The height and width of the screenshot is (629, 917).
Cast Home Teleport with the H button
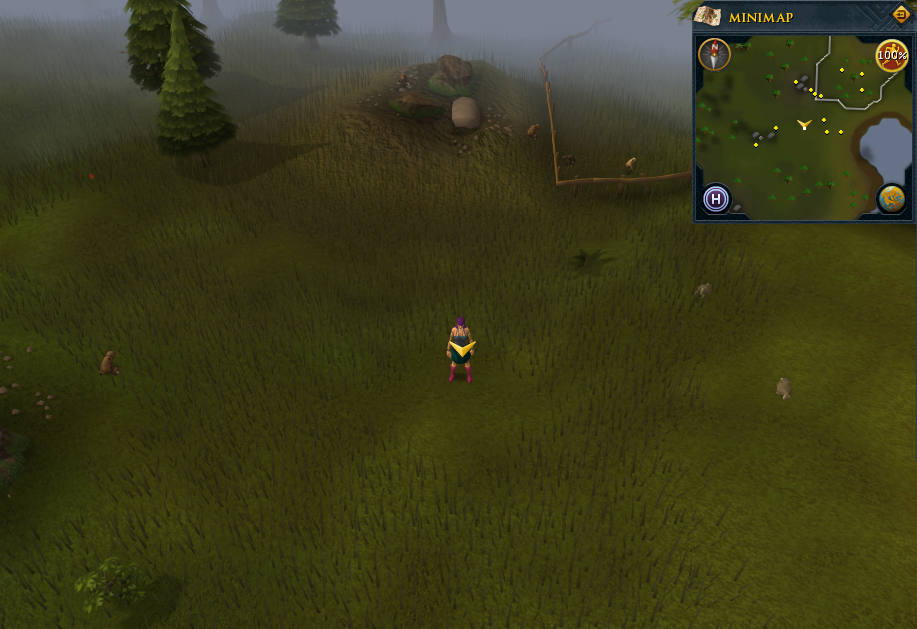tap(715, 199)
